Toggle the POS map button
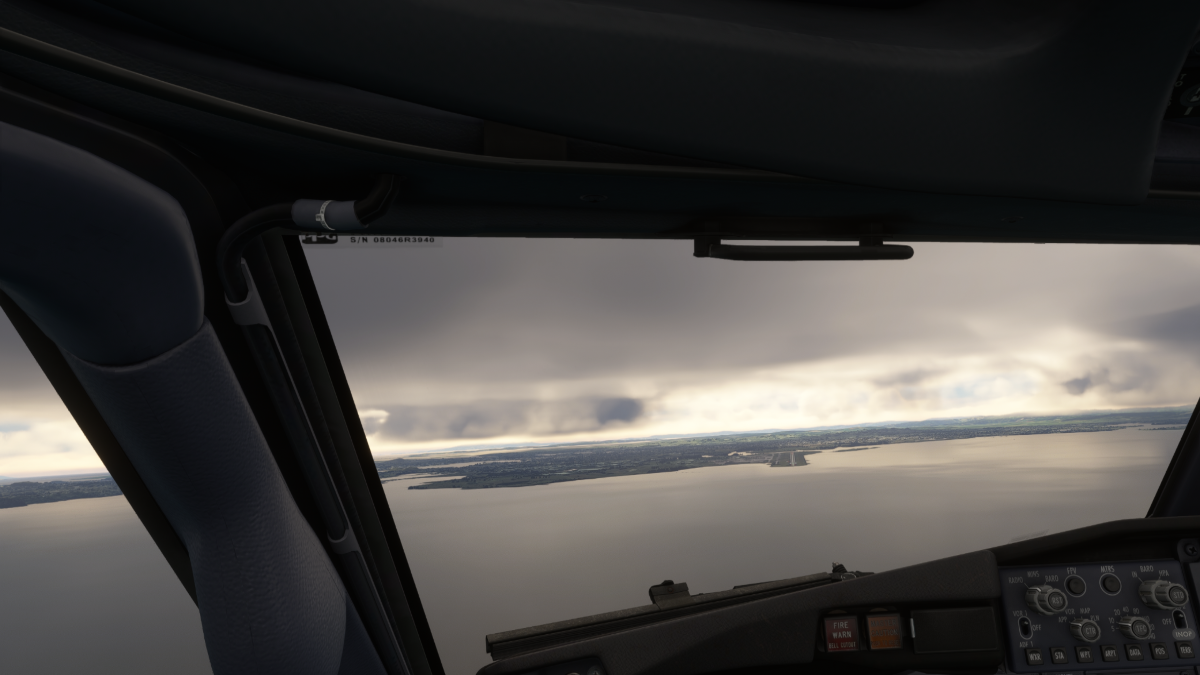The image size is (1200, 675). point(1159,651)
